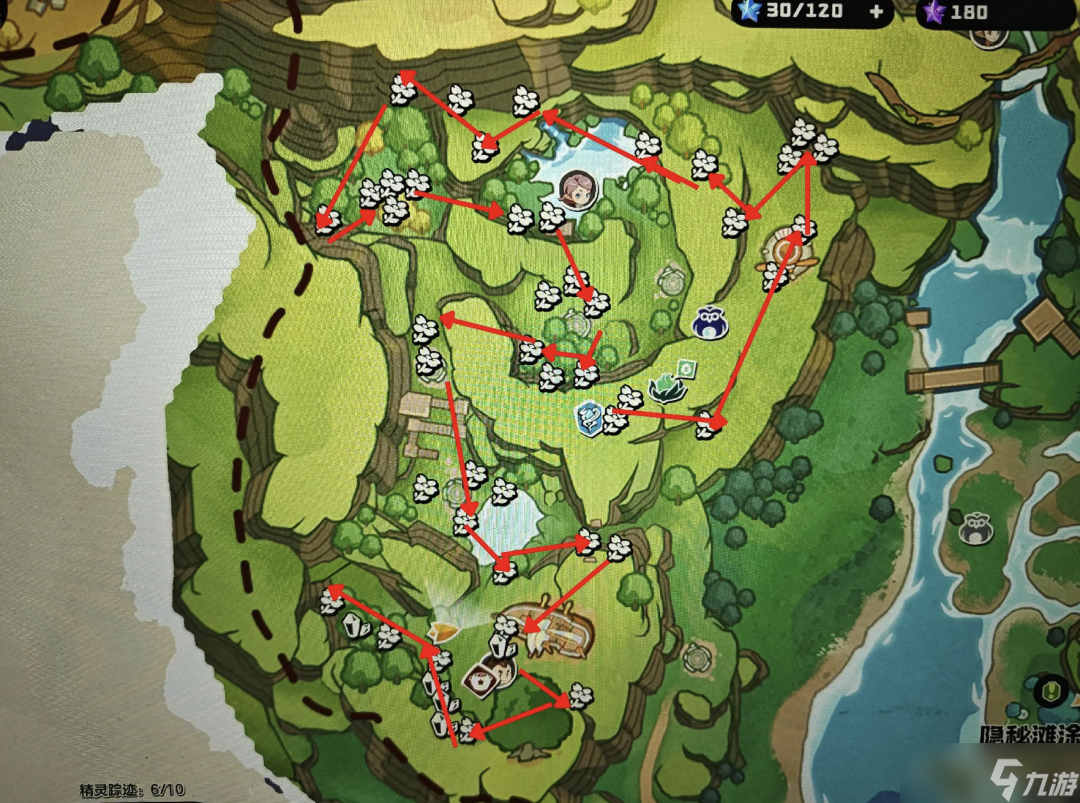Image resolution: width=1080 pixels, height=803 pixels.
Task: Click the orange arrow player position marker
Action: (x=441, y=630)
